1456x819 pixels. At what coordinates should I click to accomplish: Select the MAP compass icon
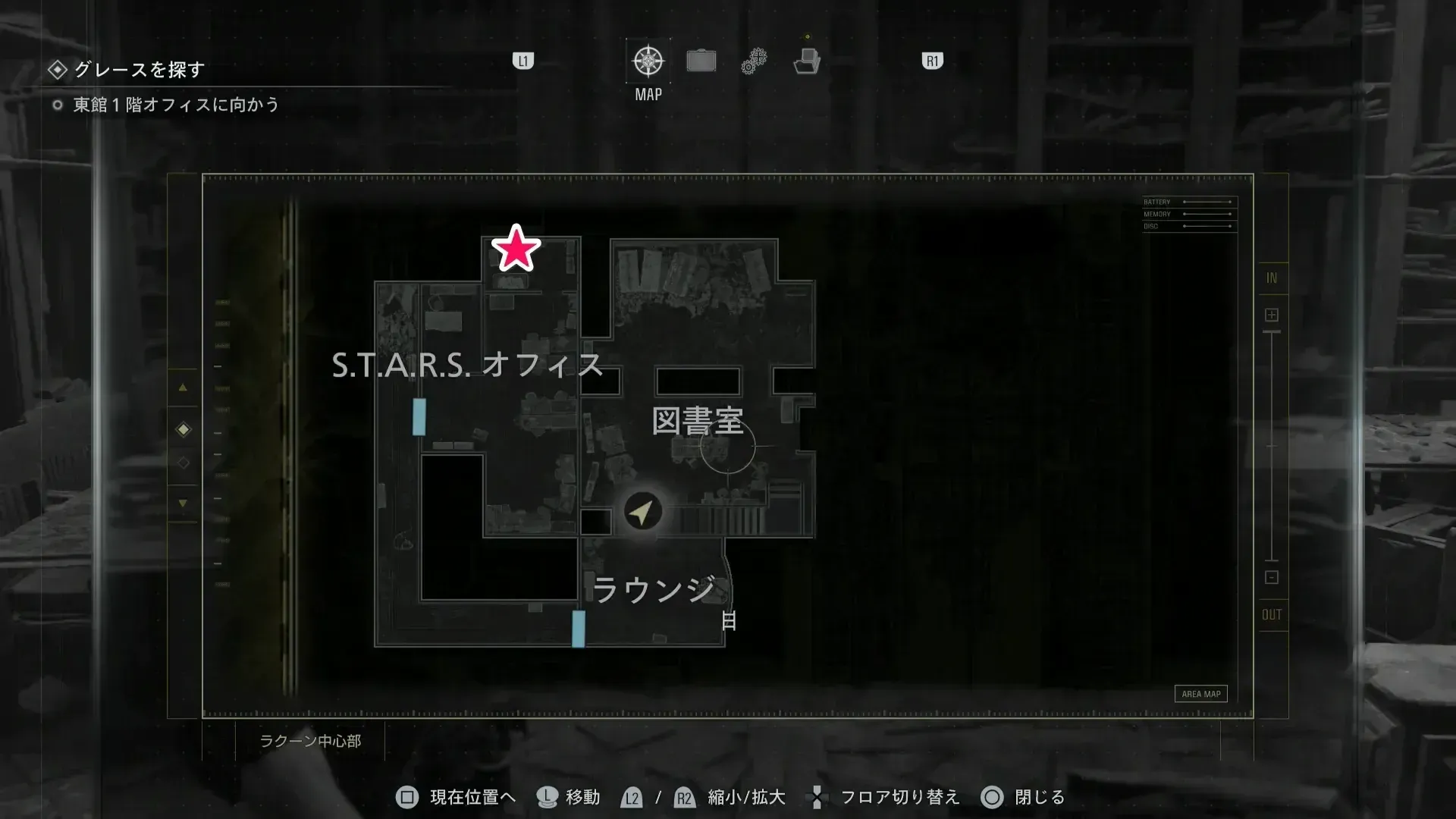click(x=647, y=59)
